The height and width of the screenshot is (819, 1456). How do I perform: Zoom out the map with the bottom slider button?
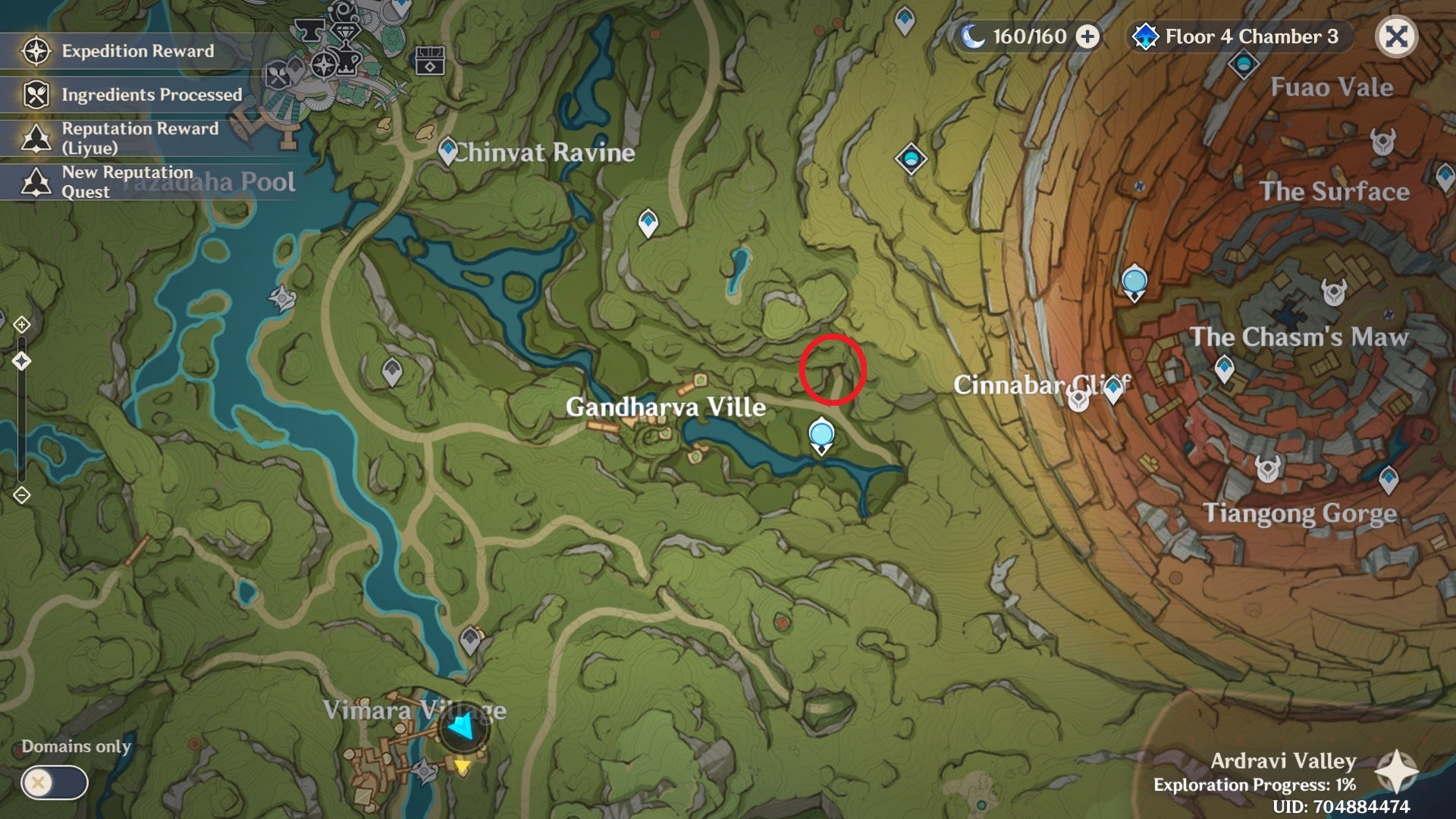tap(21, 495)
